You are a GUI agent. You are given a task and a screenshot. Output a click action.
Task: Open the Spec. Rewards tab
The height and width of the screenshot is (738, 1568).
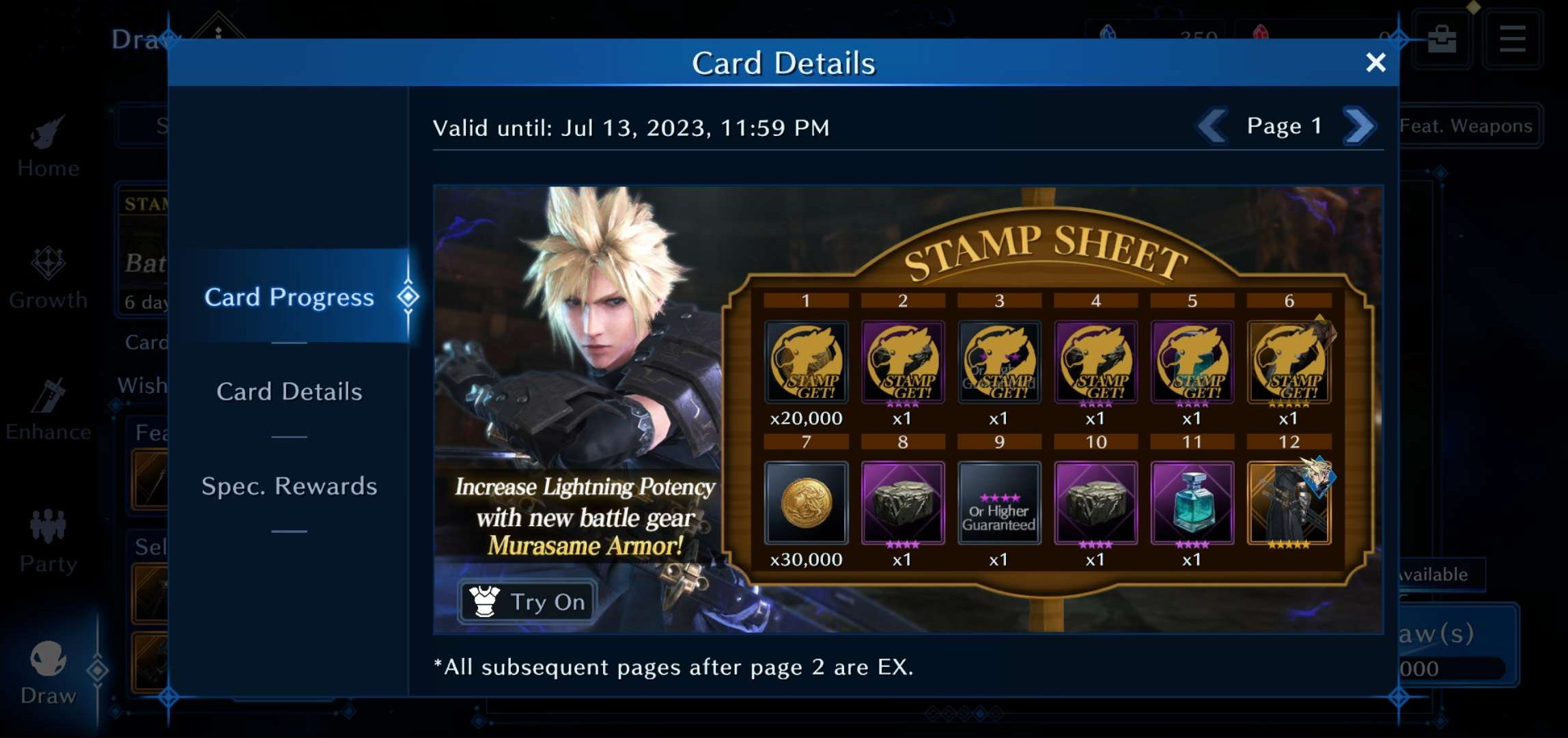tap(290, 486)
